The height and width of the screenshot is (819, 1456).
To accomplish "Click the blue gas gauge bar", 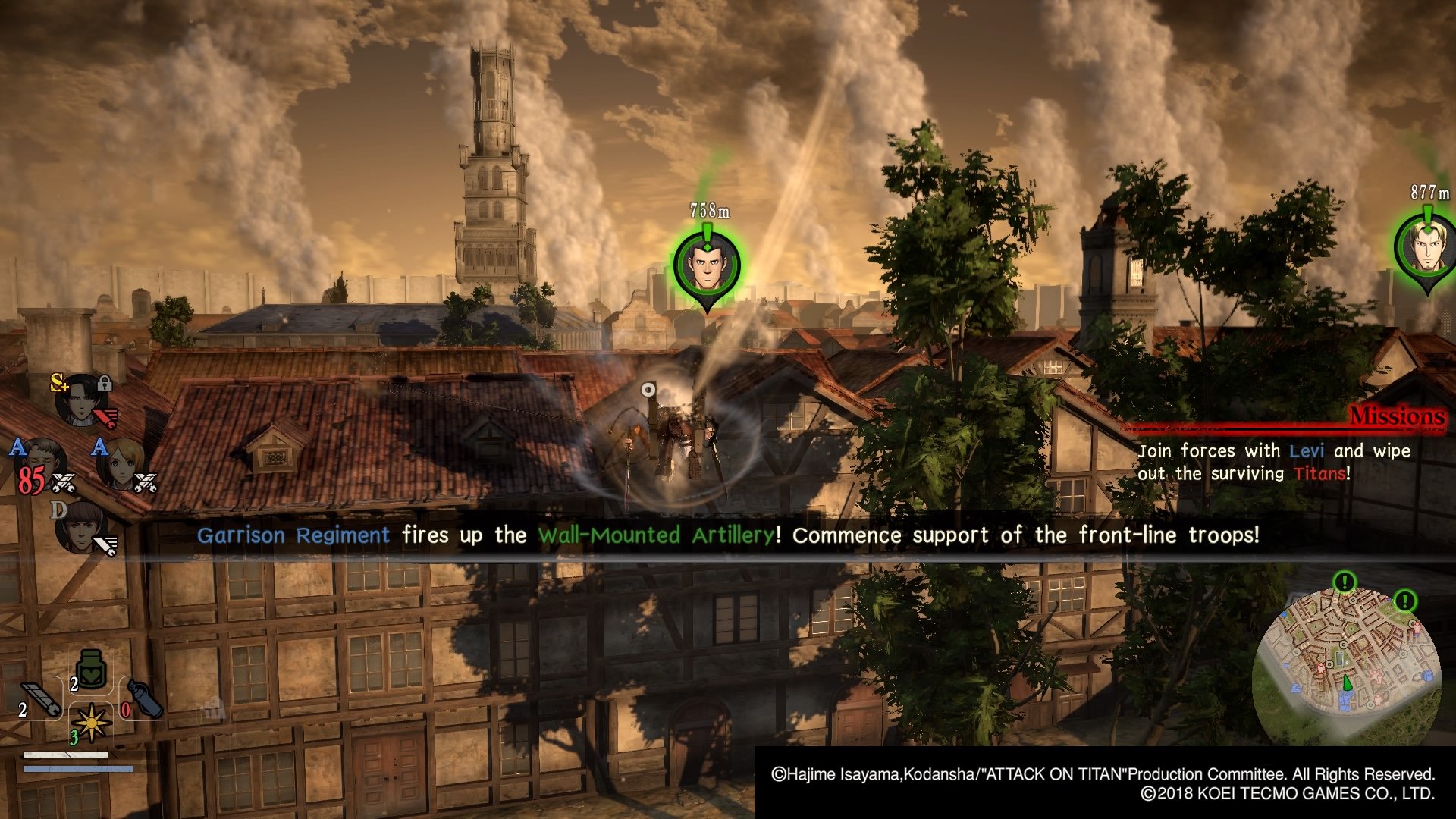I will tap(78, 768).
